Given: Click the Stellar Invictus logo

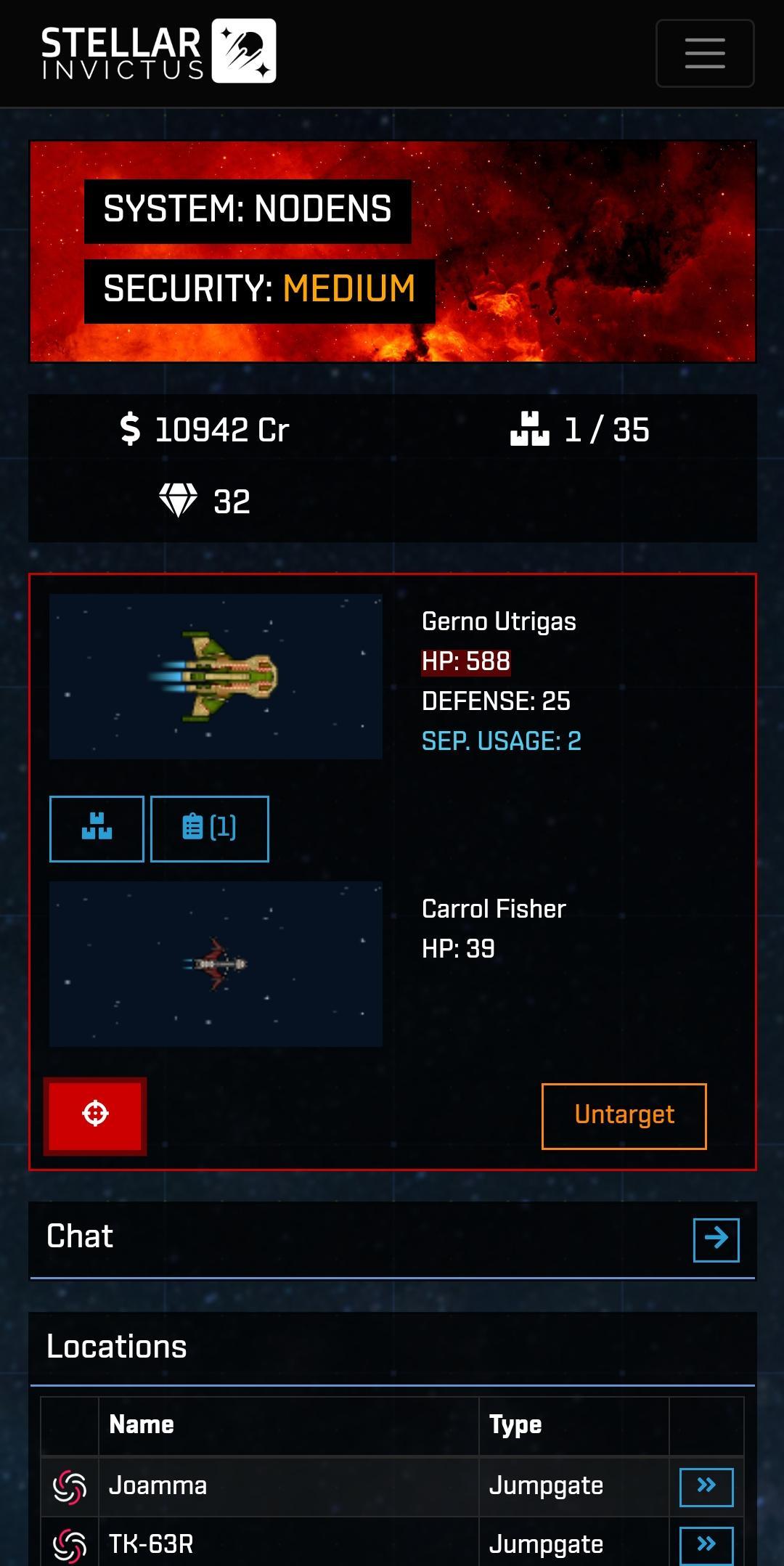Looking at the screenshot, I should [158, 52].
